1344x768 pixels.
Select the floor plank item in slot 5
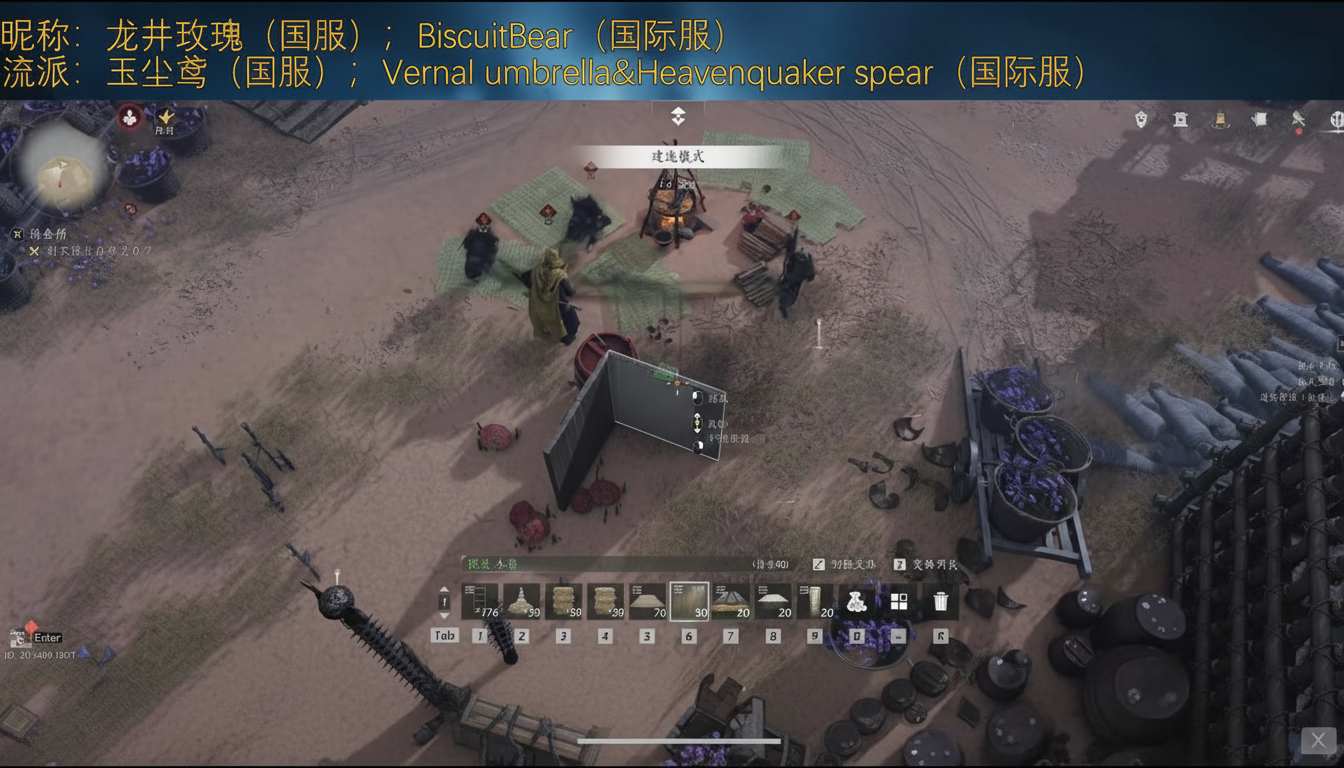[x=645, y=600]
